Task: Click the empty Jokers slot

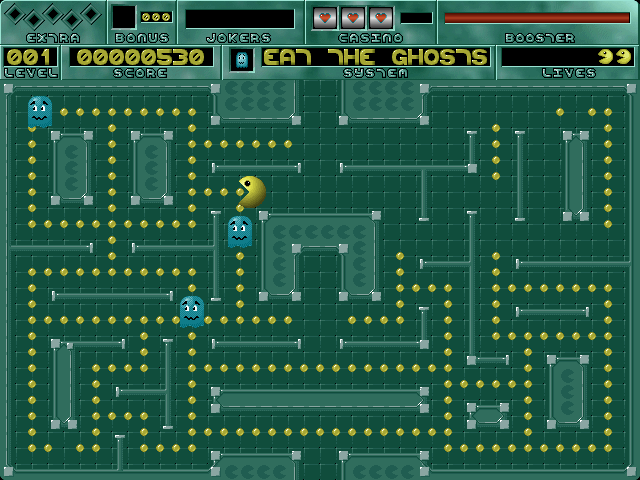Action: (x=240, y=19)
